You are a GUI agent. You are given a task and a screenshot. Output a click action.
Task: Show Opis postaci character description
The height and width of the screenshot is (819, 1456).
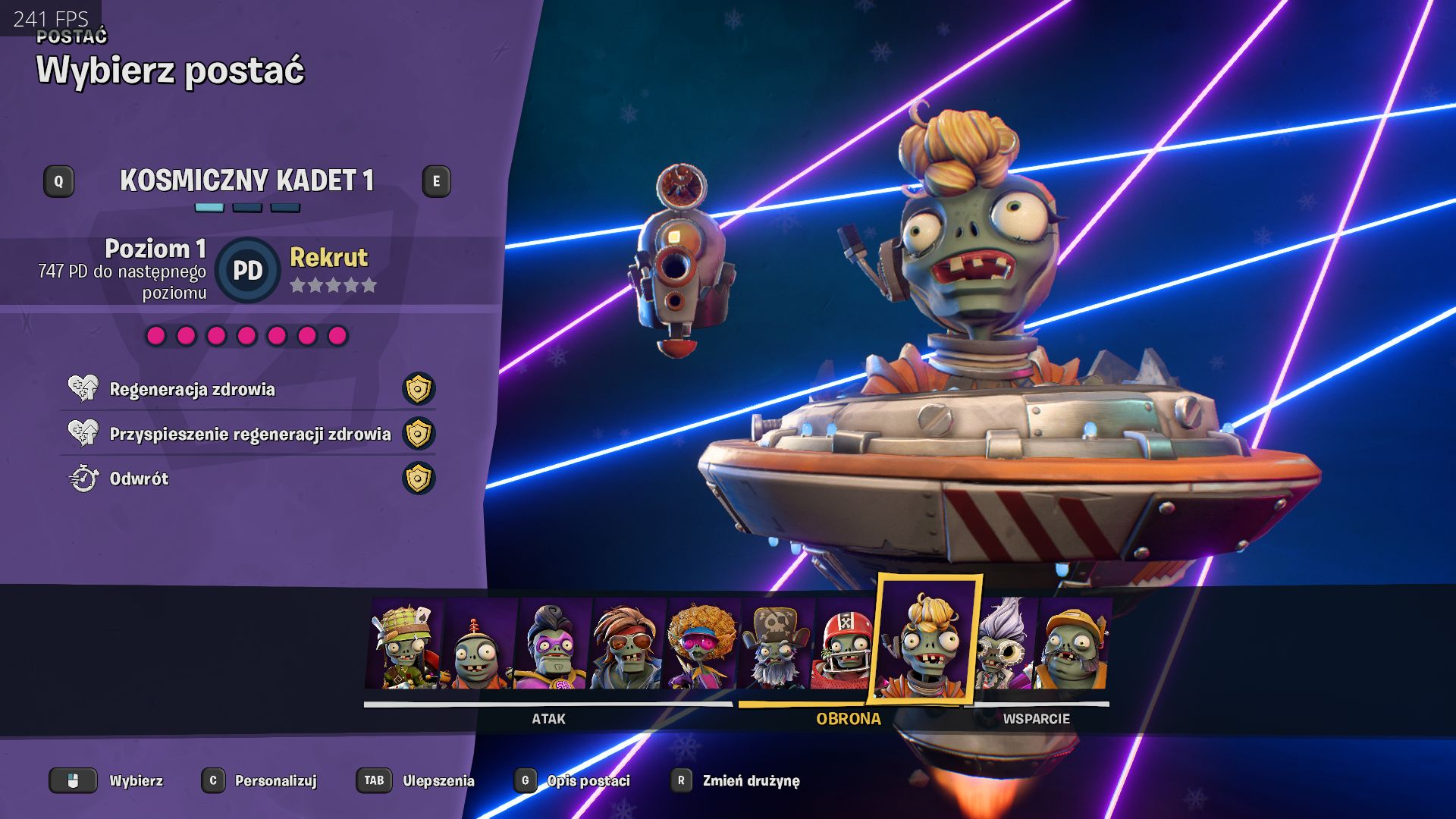(588, 780)
